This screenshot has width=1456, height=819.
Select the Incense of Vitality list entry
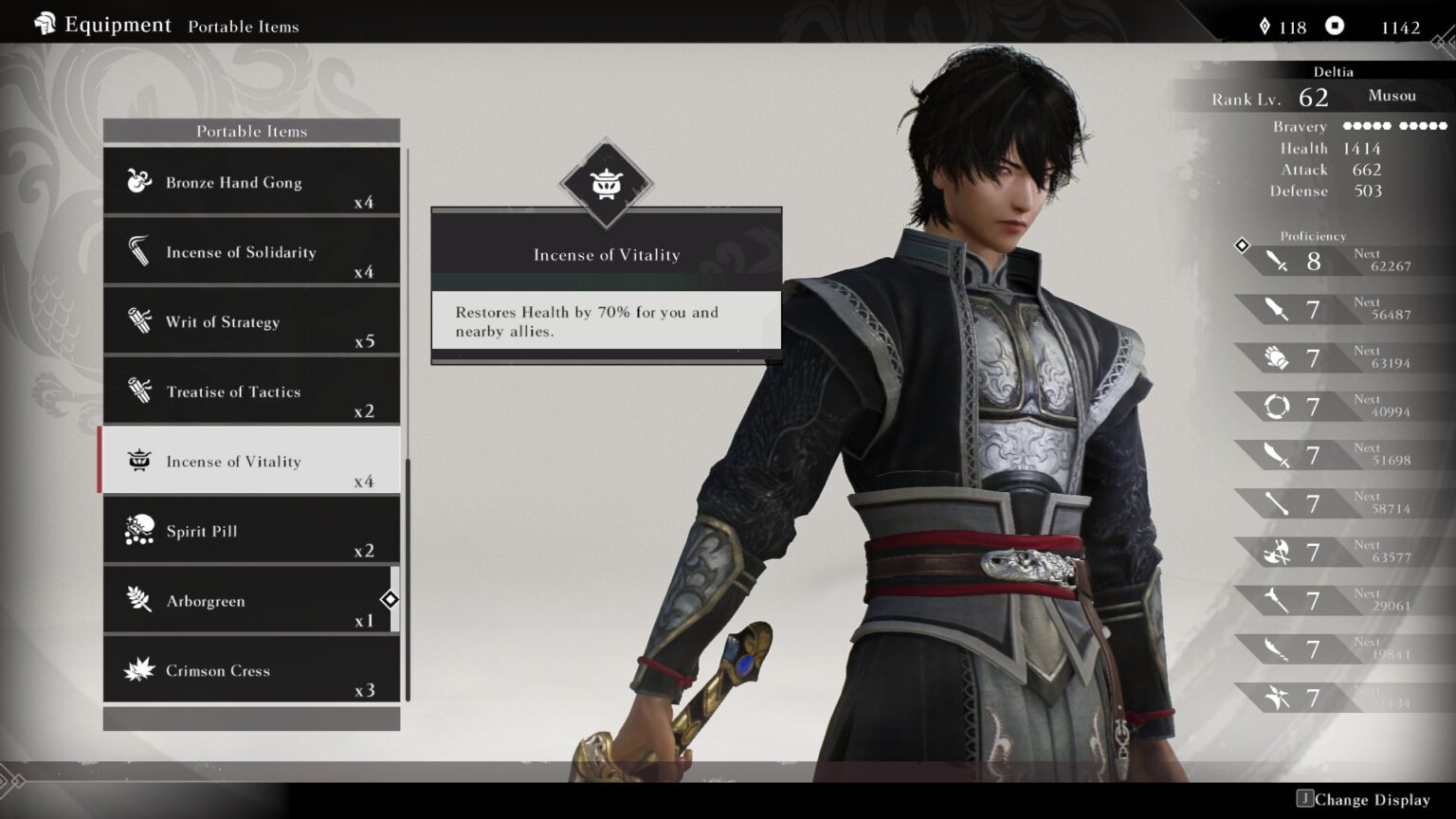click(x=251, y=461)
